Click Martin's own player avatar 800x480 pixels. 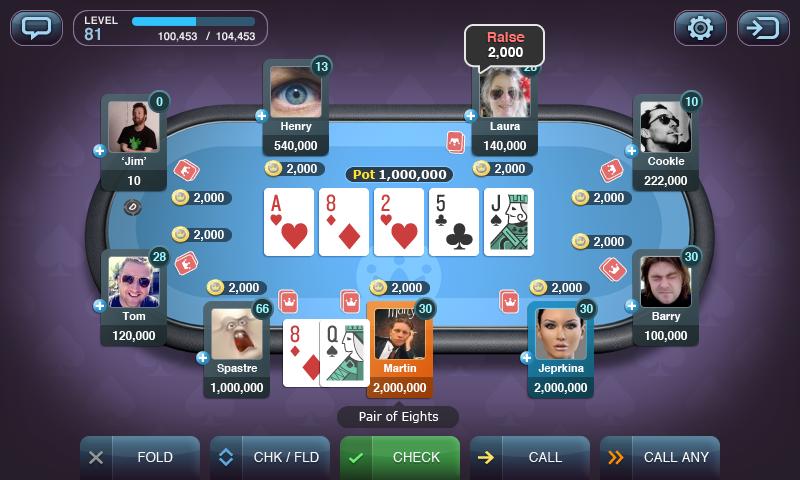[399, 334]
